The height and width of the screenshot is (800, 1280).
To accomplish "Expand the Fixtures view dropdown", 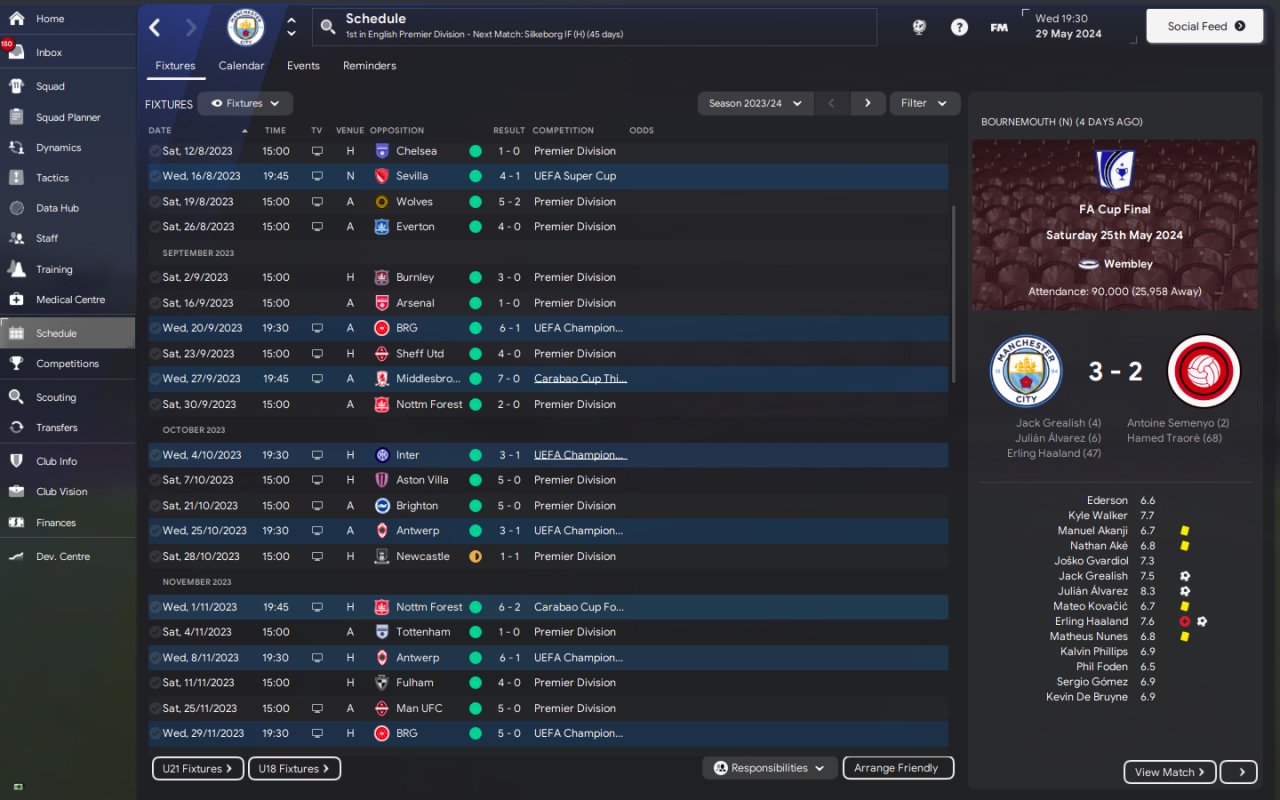I will (x=245, y=103).
